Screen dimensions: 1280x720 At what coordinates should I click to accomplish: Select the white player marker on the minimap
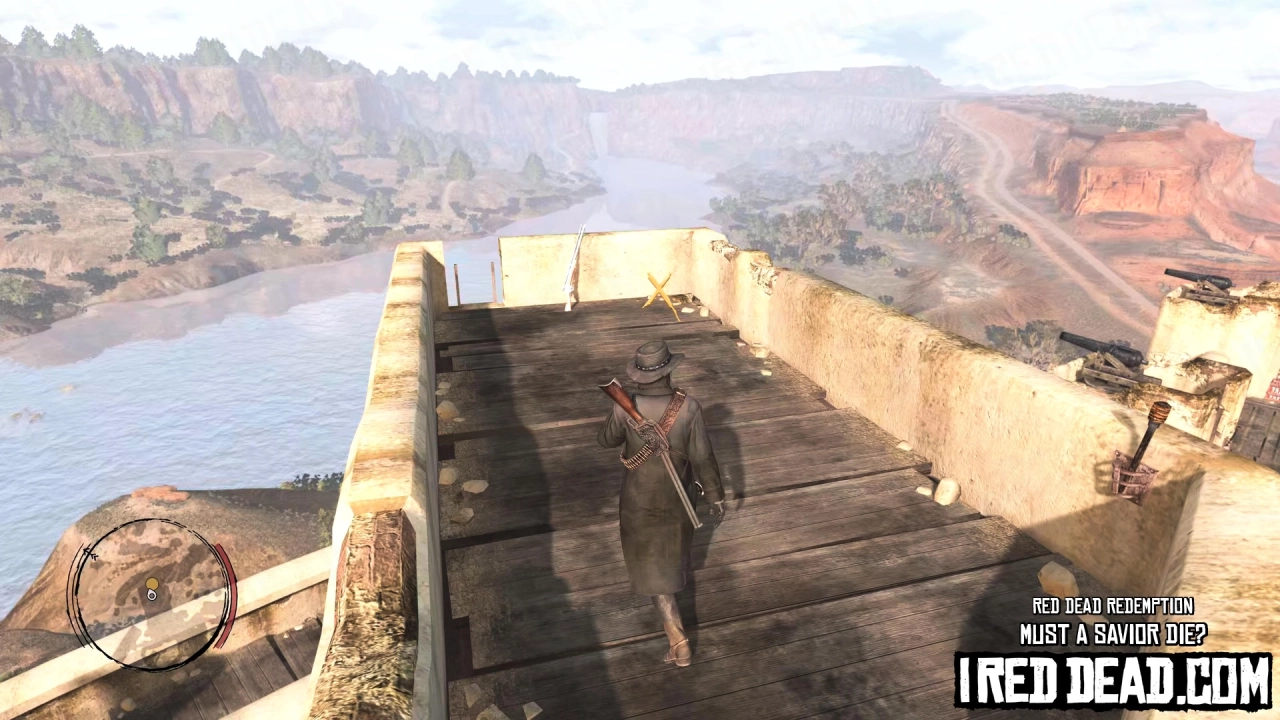[152, 596]
